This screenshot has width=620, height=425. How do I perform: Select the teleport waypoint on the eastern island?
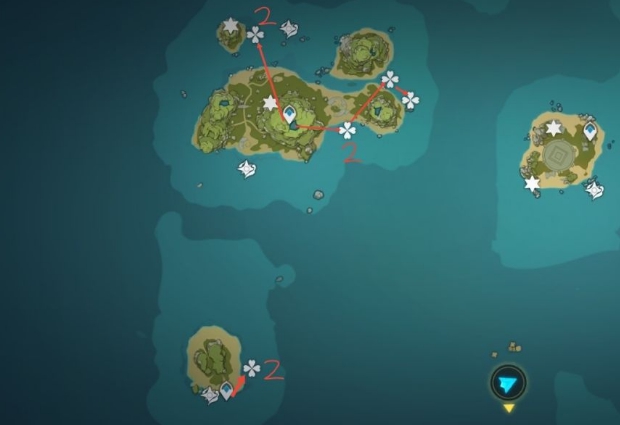[x=590, y=130]
